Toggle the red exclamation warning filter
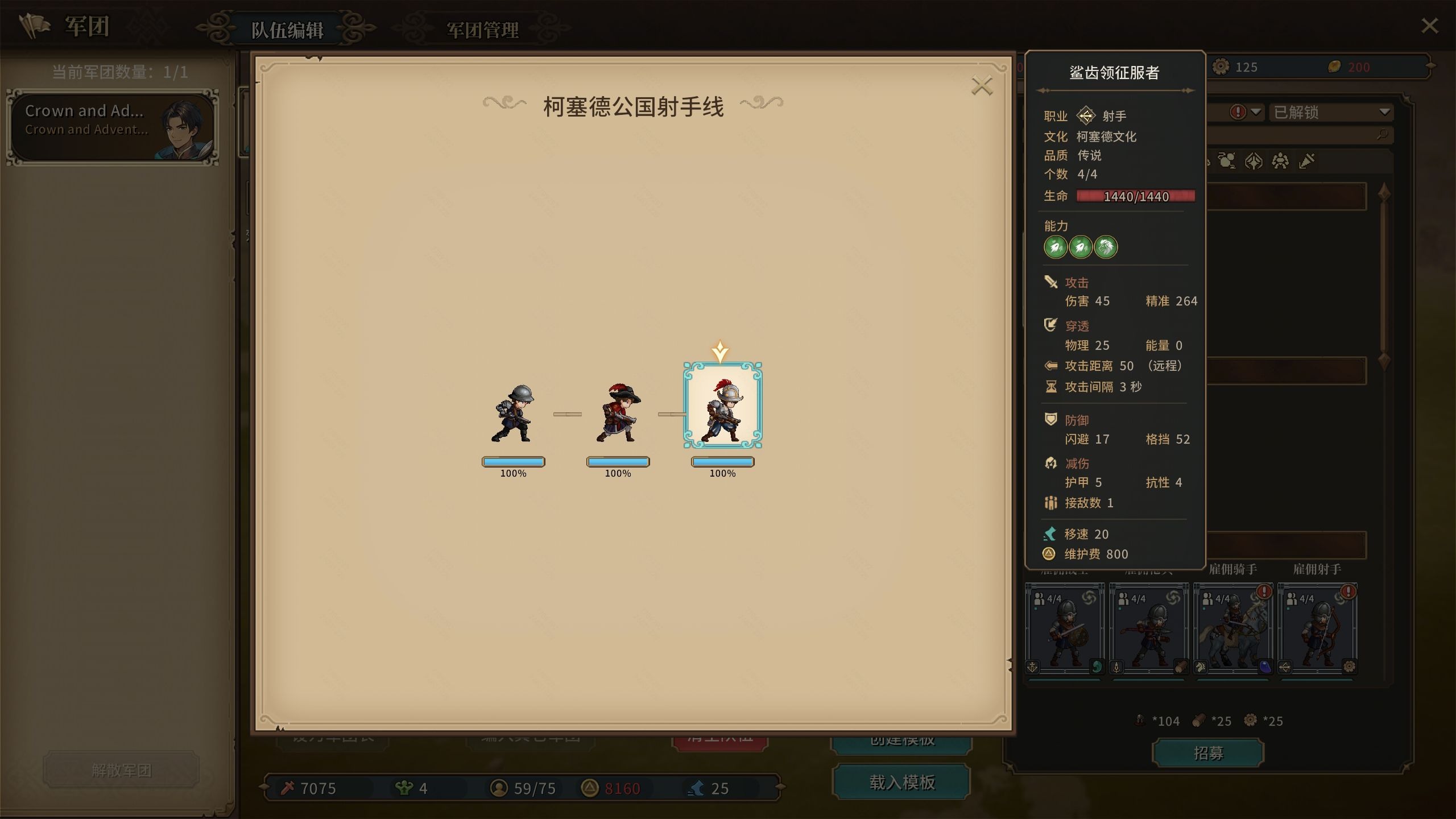 pos(1238,113)
